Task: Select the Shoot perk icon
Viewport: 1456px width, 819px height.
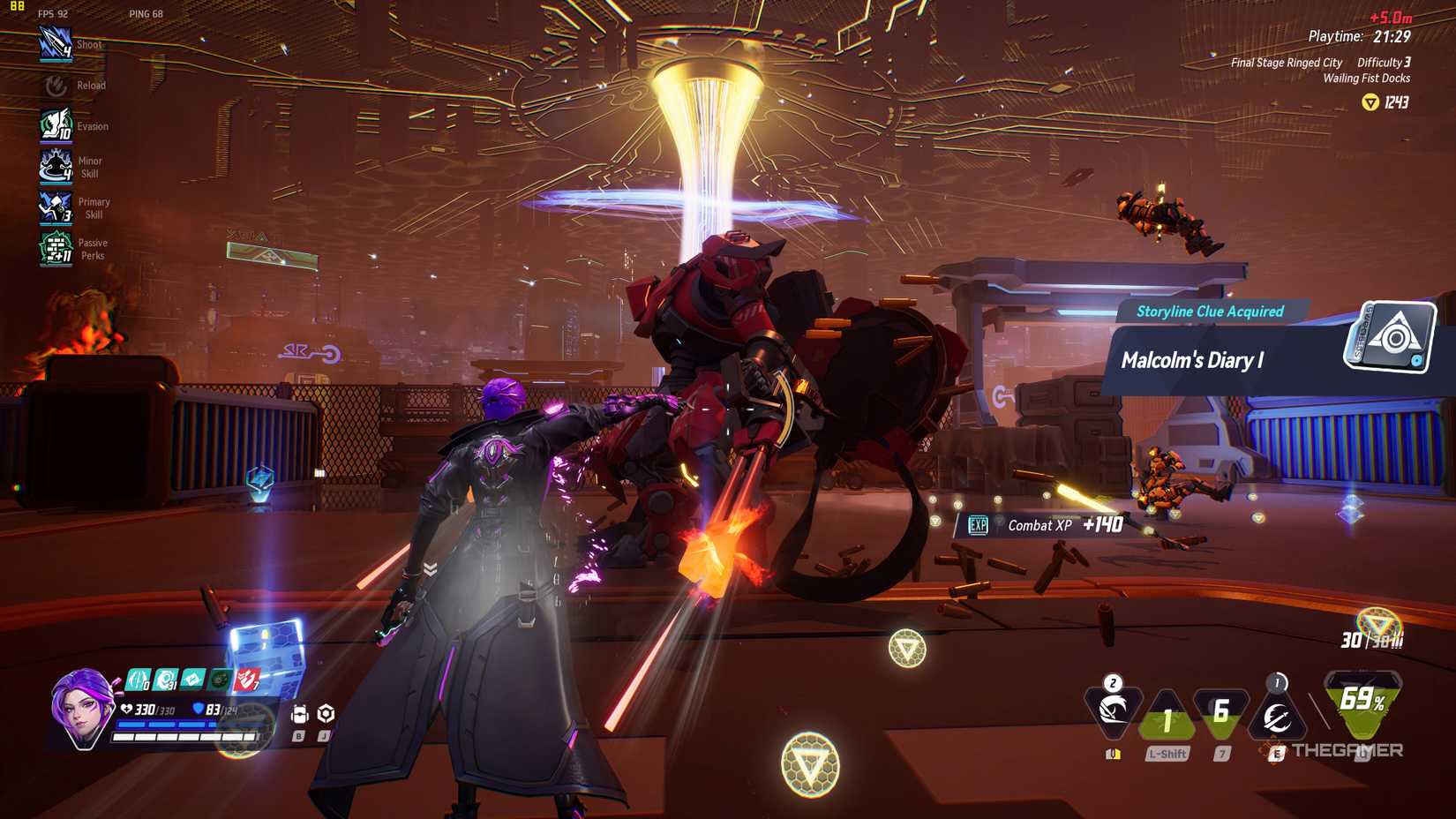Action: point(55,44)
